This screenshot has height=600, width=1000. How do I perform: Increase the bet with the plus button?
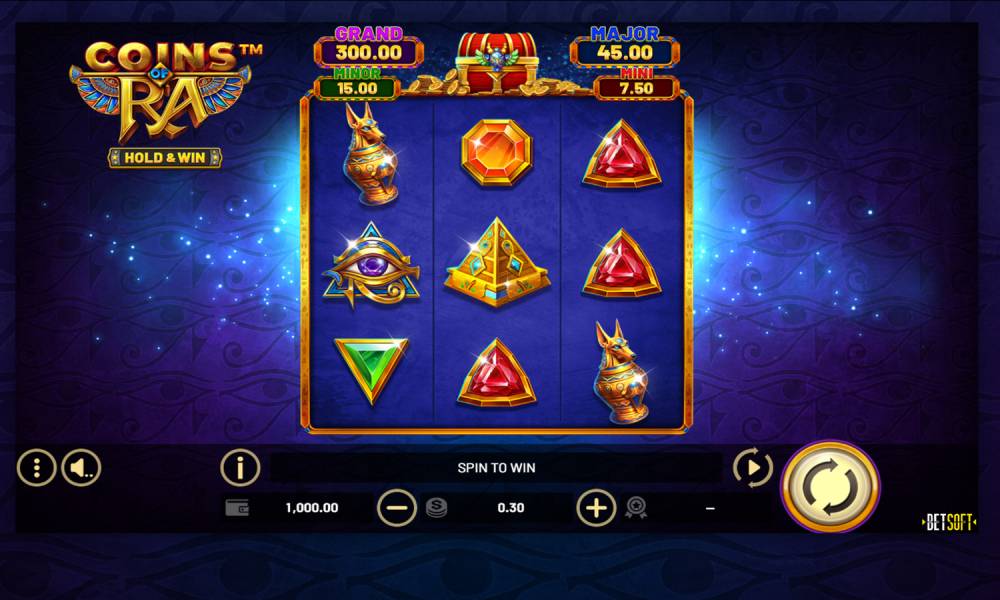click(596, 508)
